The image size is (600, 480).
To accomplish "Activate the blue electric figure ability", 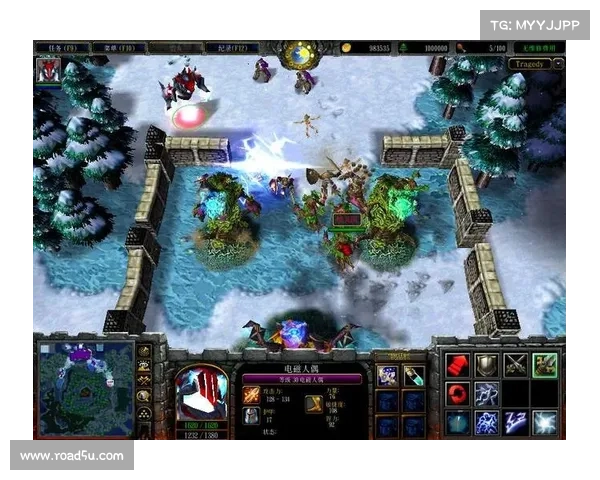I will pos(487,423).
